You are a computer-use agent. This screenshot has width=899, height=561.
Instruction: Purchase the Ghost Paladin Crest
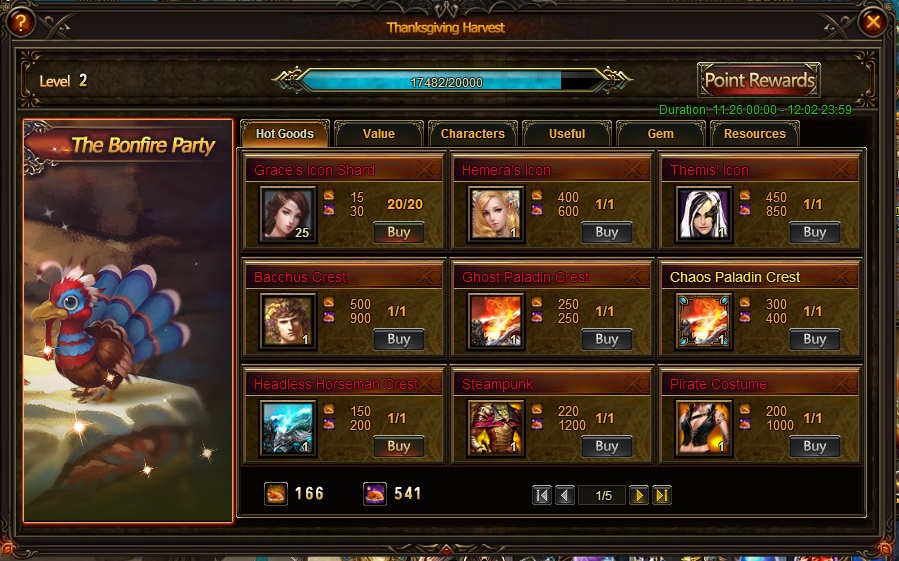click(607, 339)
